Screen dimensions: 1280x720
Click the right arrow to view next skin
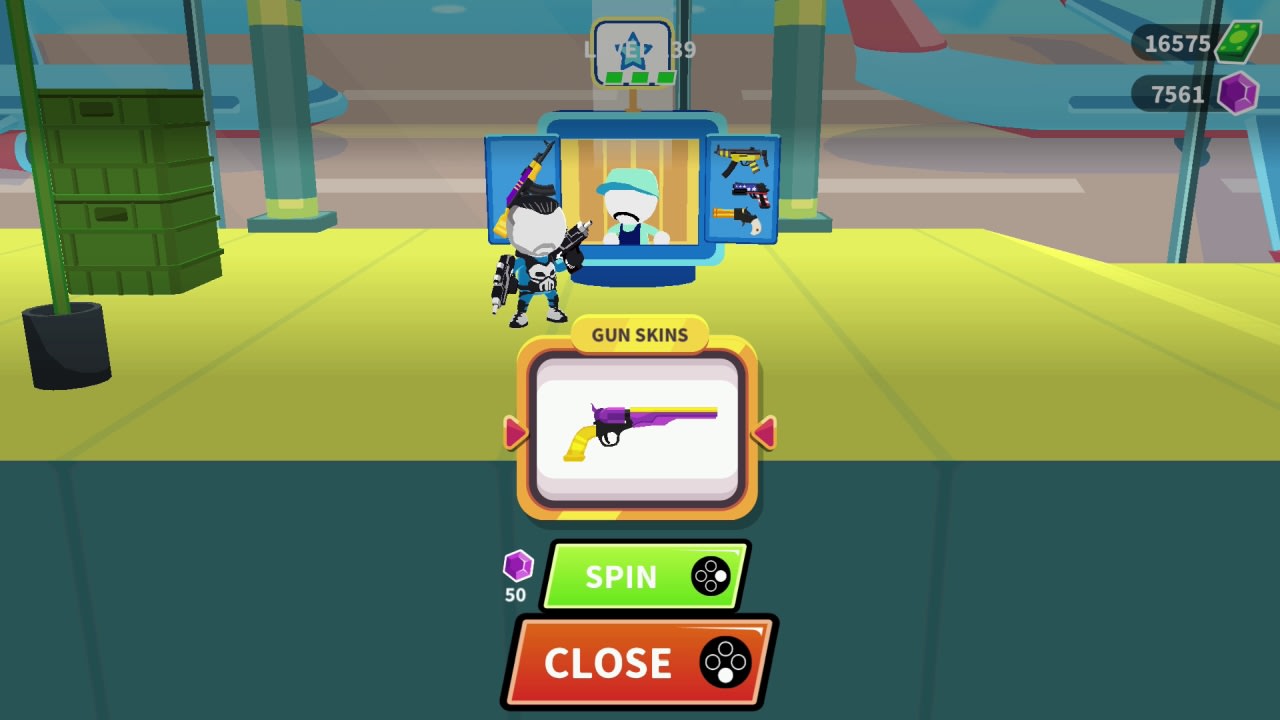pos(765,432)
